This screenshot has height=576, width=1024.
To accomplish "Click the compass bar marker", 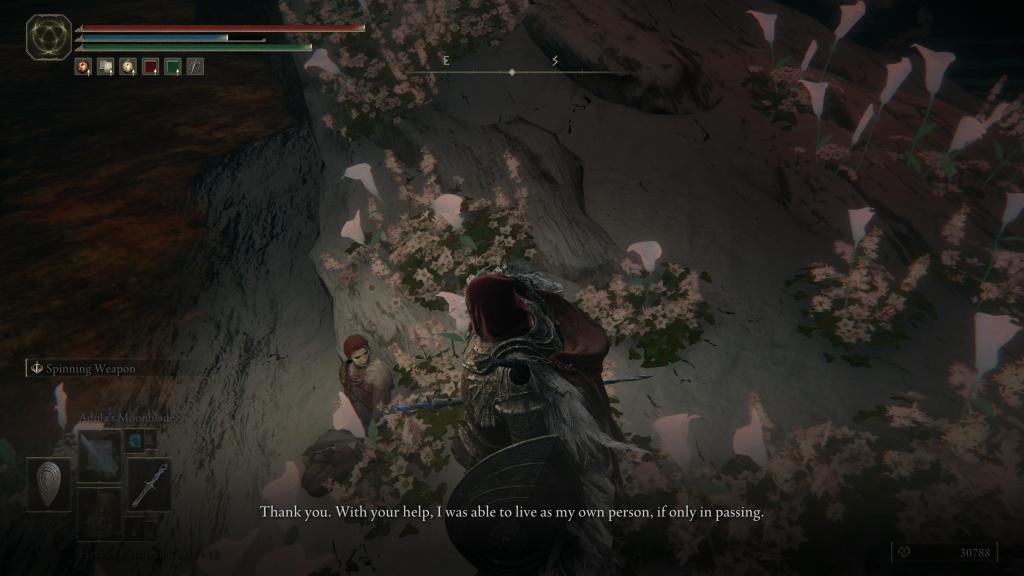I will pyautogui.click(x=512, y=72).
